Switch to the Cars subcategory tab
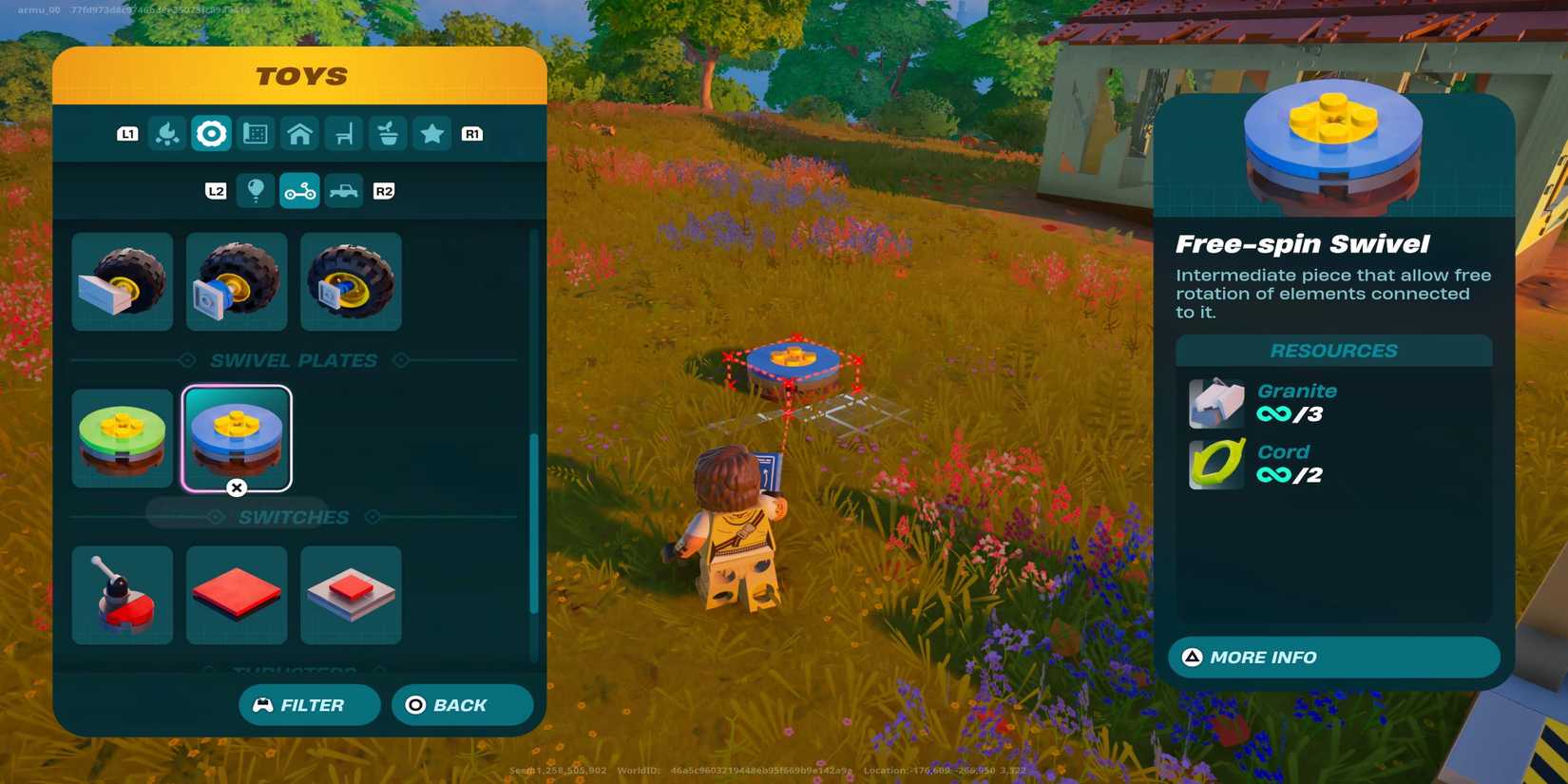Screen dimensions: 1568x784 343,191
